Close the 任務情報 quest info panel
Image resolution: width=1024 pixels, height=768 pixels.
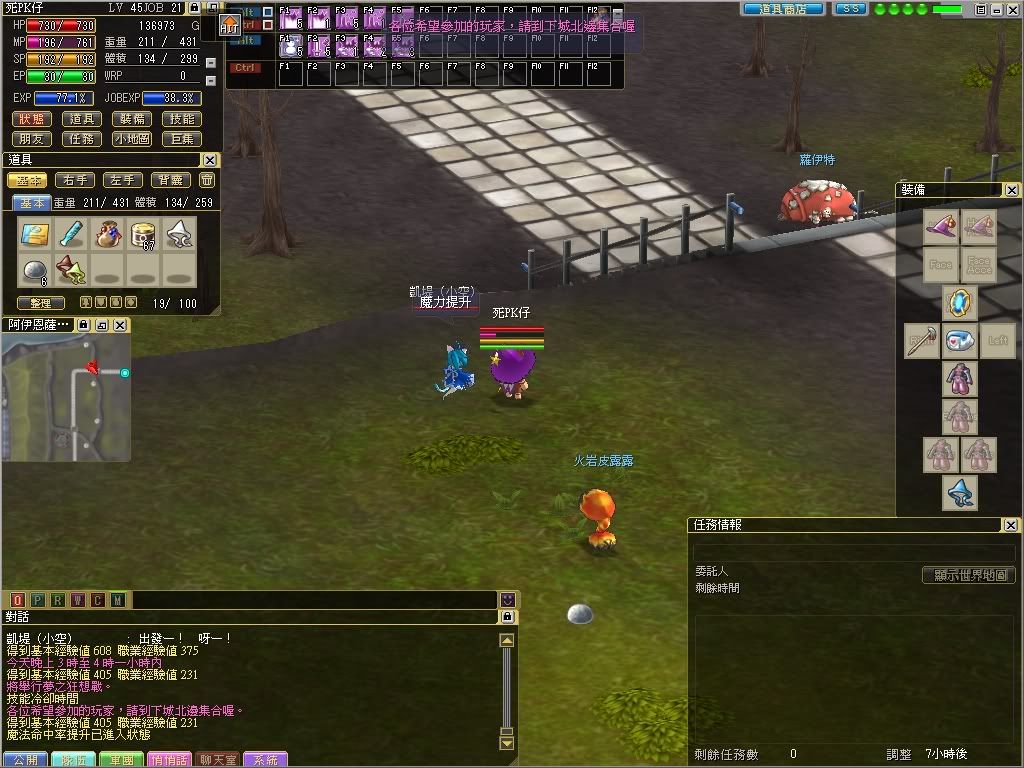(1012, 525)
